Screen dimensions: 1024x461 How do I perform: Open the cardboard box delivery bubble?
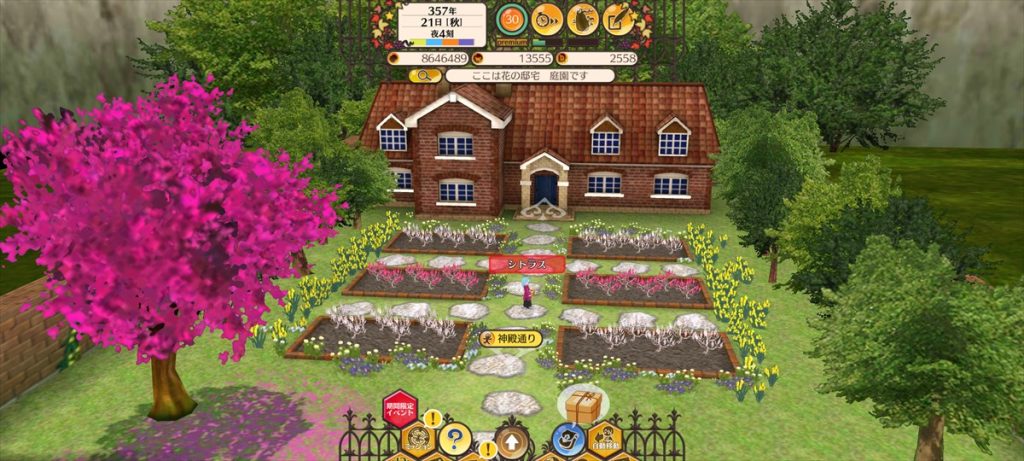point(583,405)
